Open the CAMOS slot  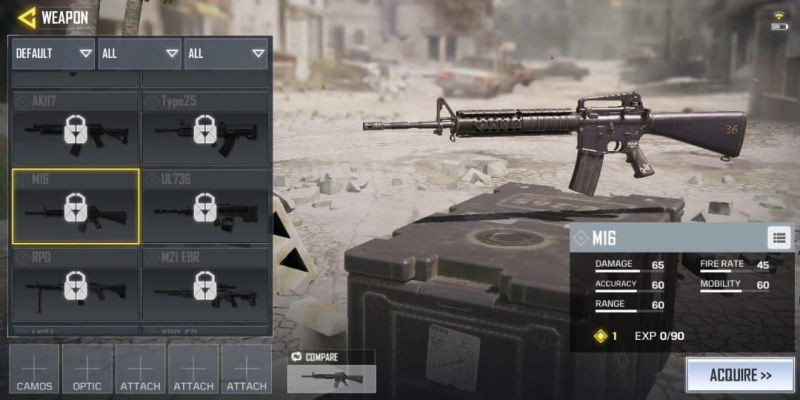[x=34, y=369]
